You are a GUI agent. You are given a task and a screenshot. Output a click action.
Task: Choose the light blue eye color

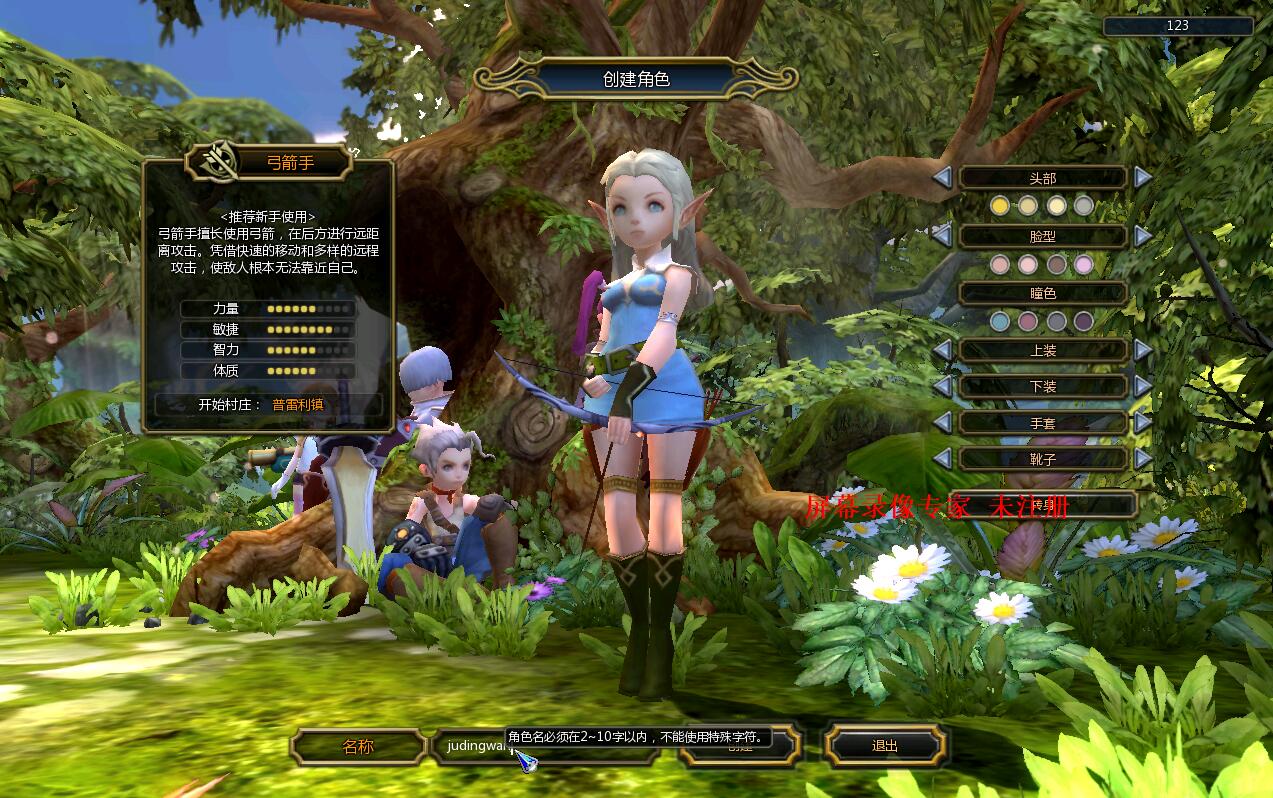click(x=1000, y=322)
